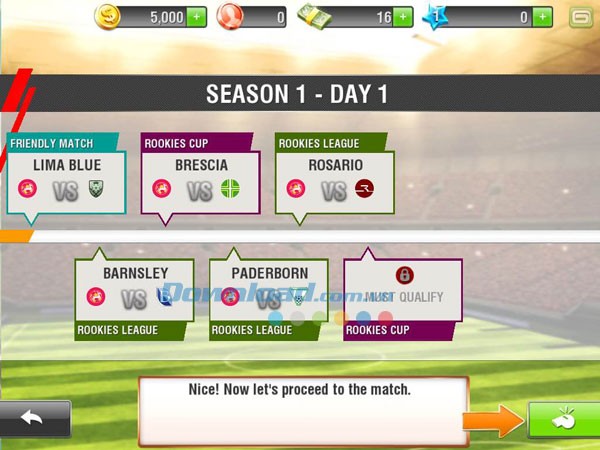Tap the locked Must Qualify cup card

click(403, 295)
